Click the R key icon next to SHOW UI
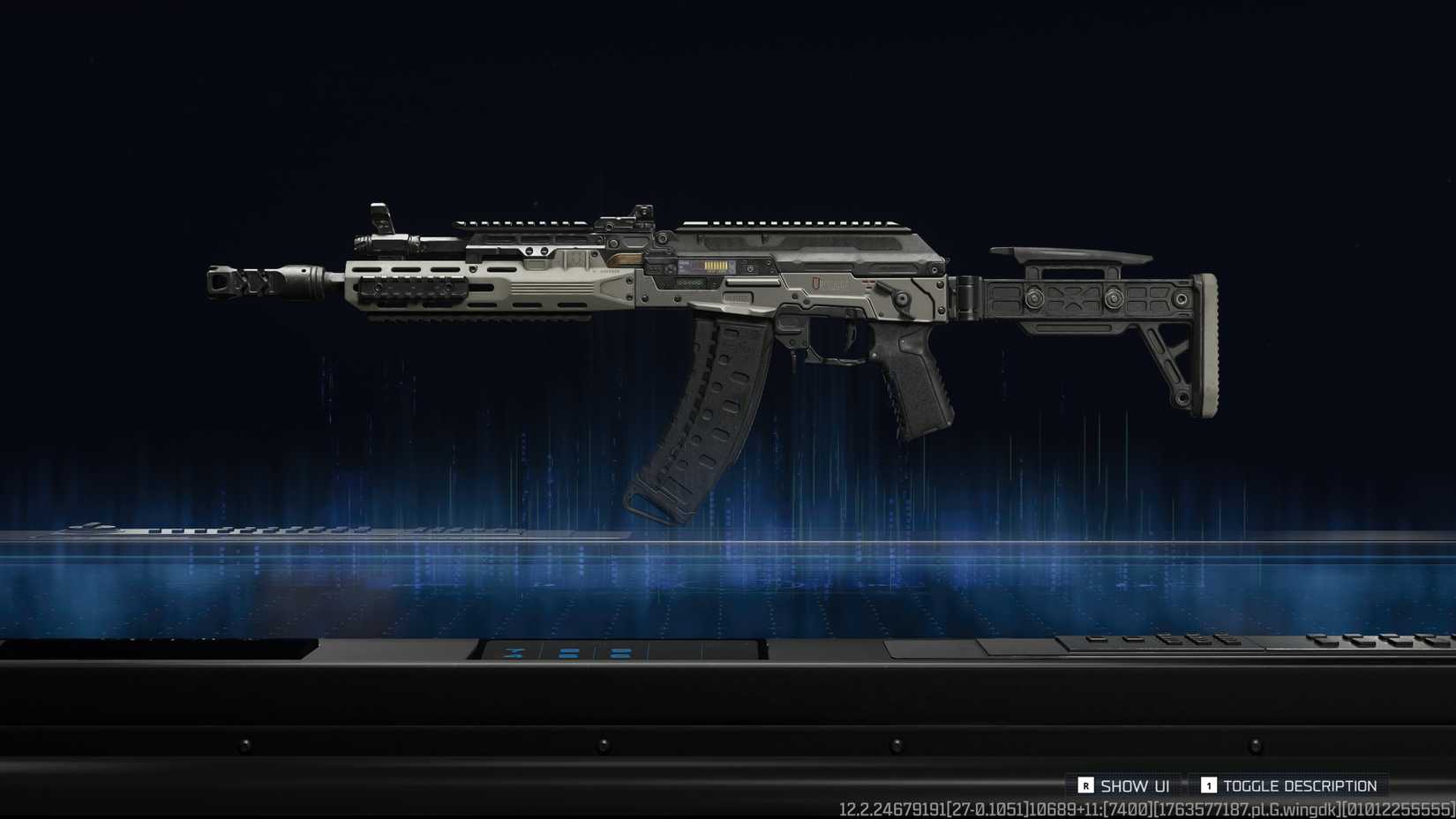The image size is (1456, 819). [1085, 785]
